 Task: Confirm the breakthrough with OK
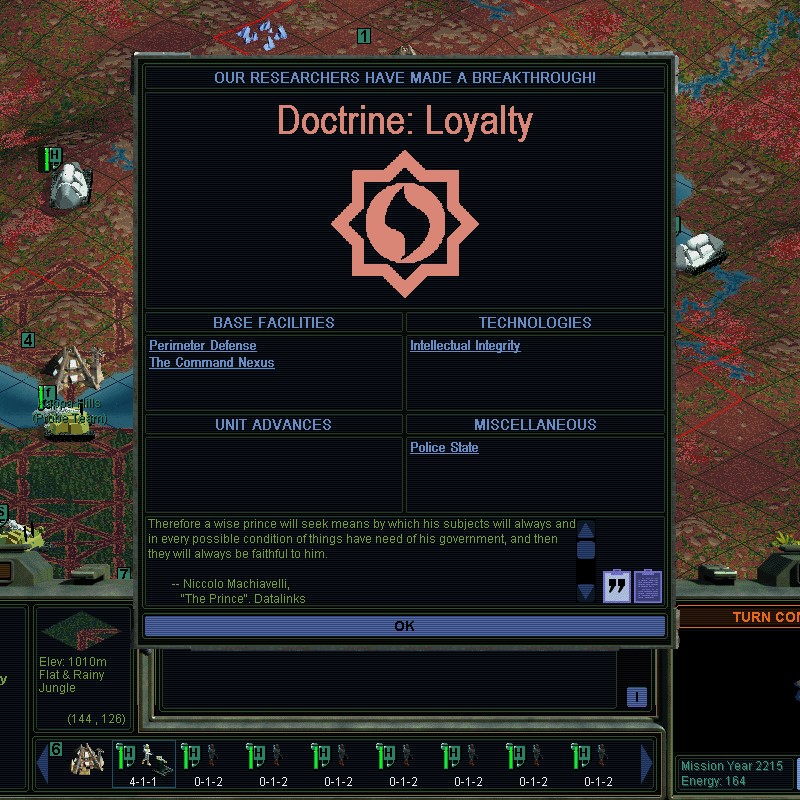(404, 626)
